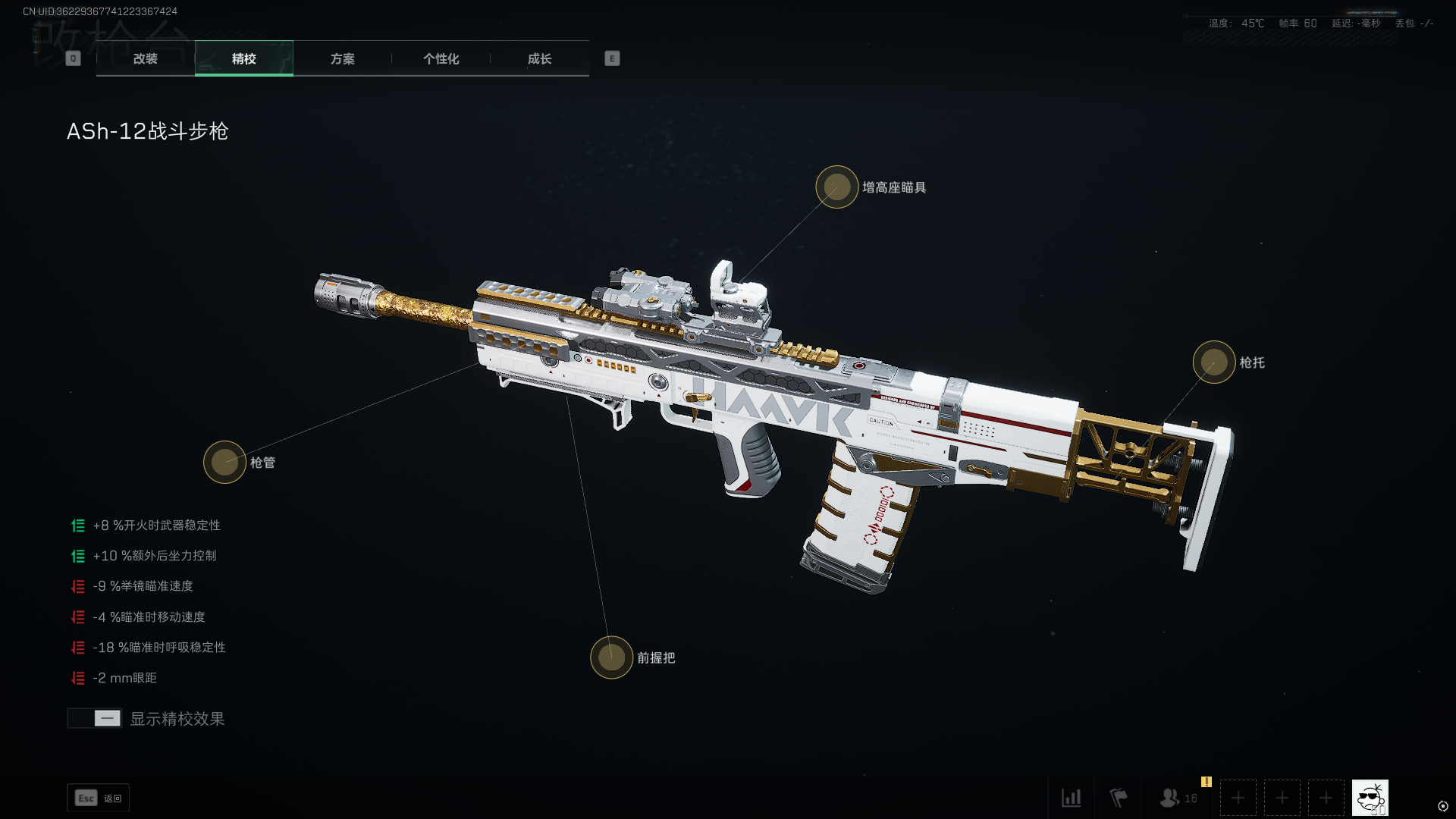1456x819 pixels.
Task: Go to the 个性化 tab
Action: click(441, 58)
